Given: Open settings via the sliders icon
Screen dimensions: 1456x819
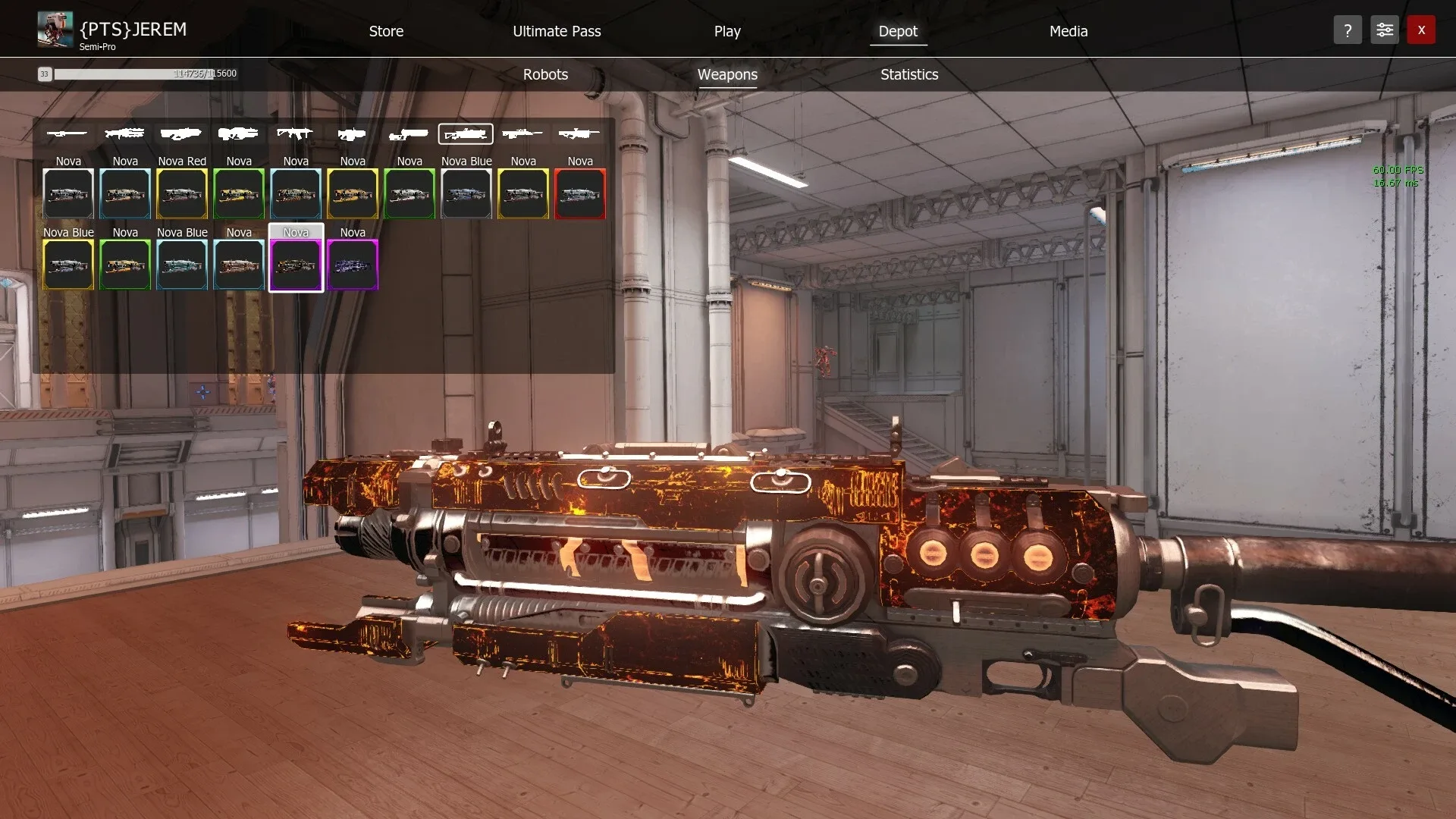Looking at the screenshot, I should [x=1384, y=30].
